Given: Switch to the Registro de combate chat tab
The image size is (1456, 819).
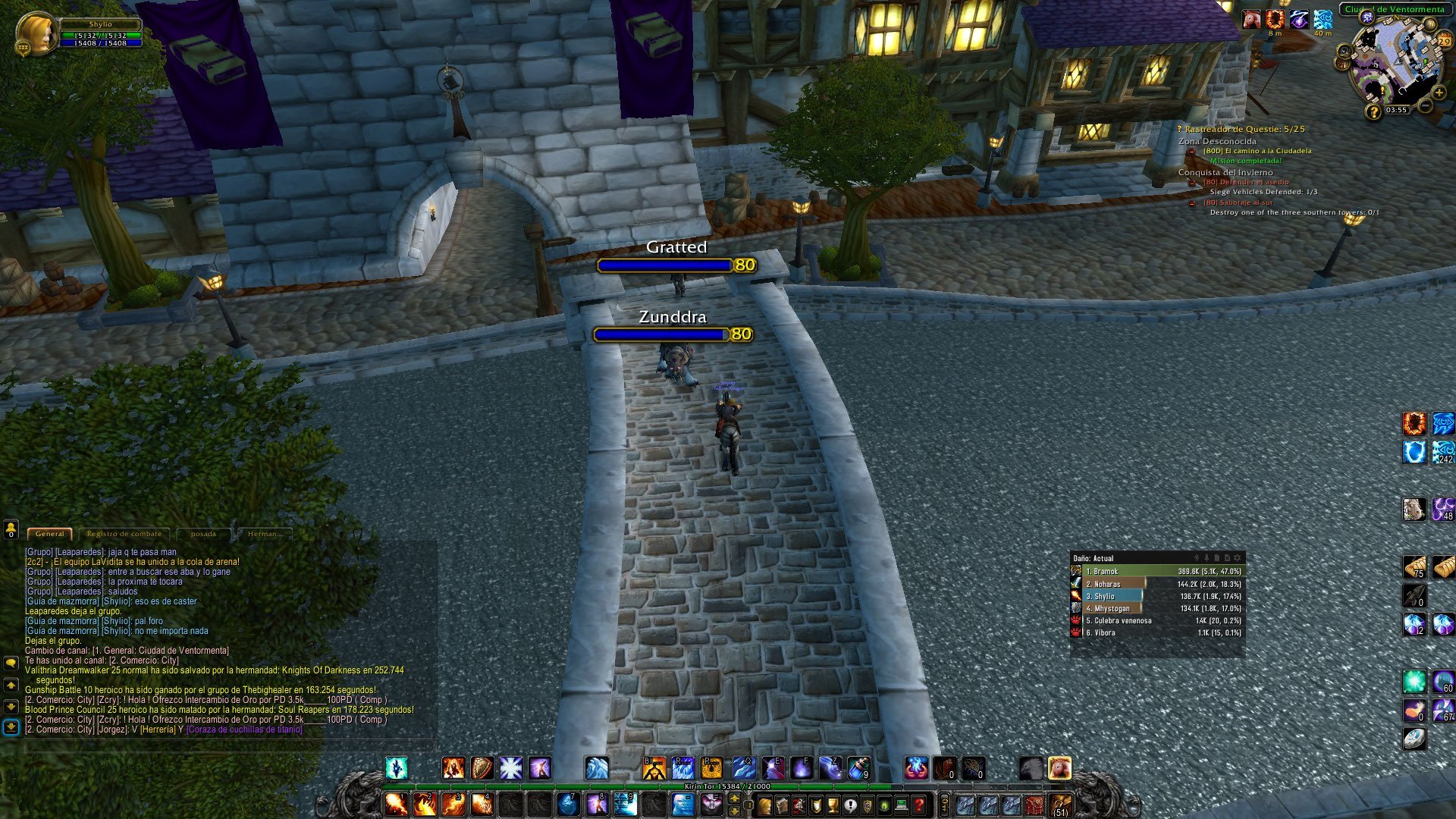Looking at the screenshot, I should pyautogui.click(x=124, y=534).
